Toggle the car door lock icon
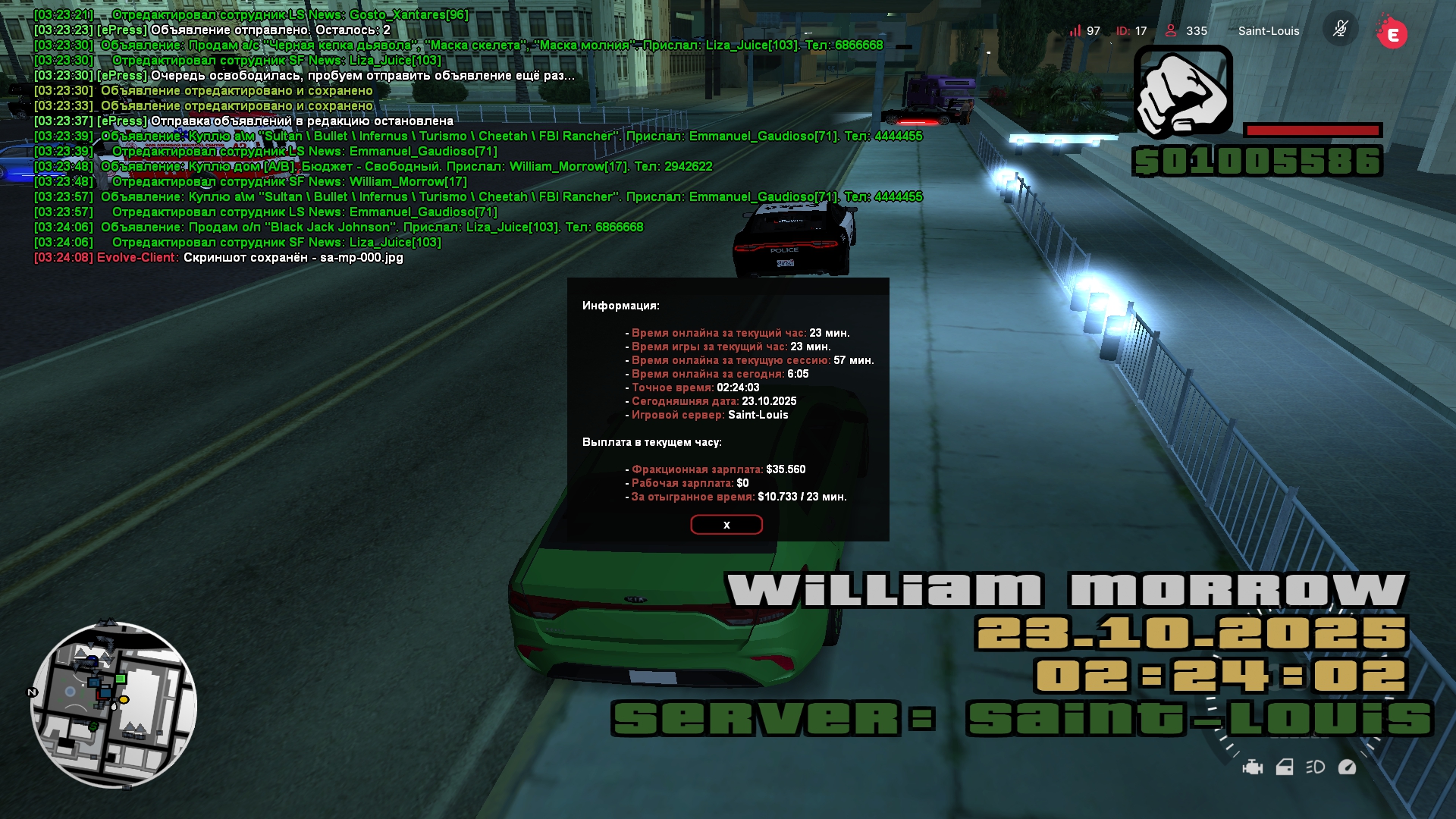 [1285, 767]
